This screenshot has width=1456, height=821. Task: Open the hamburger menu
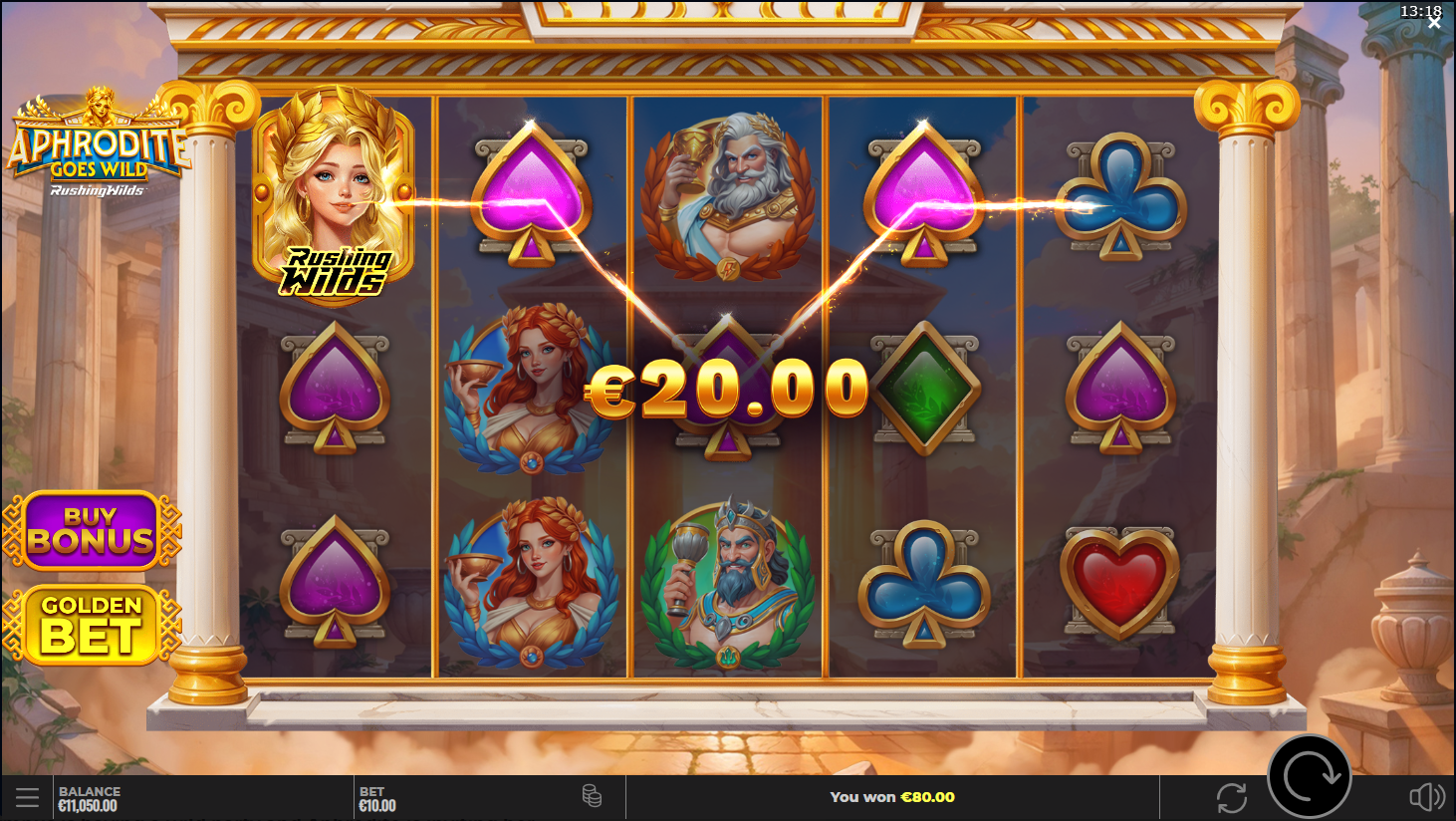click(x=27, y=797)
